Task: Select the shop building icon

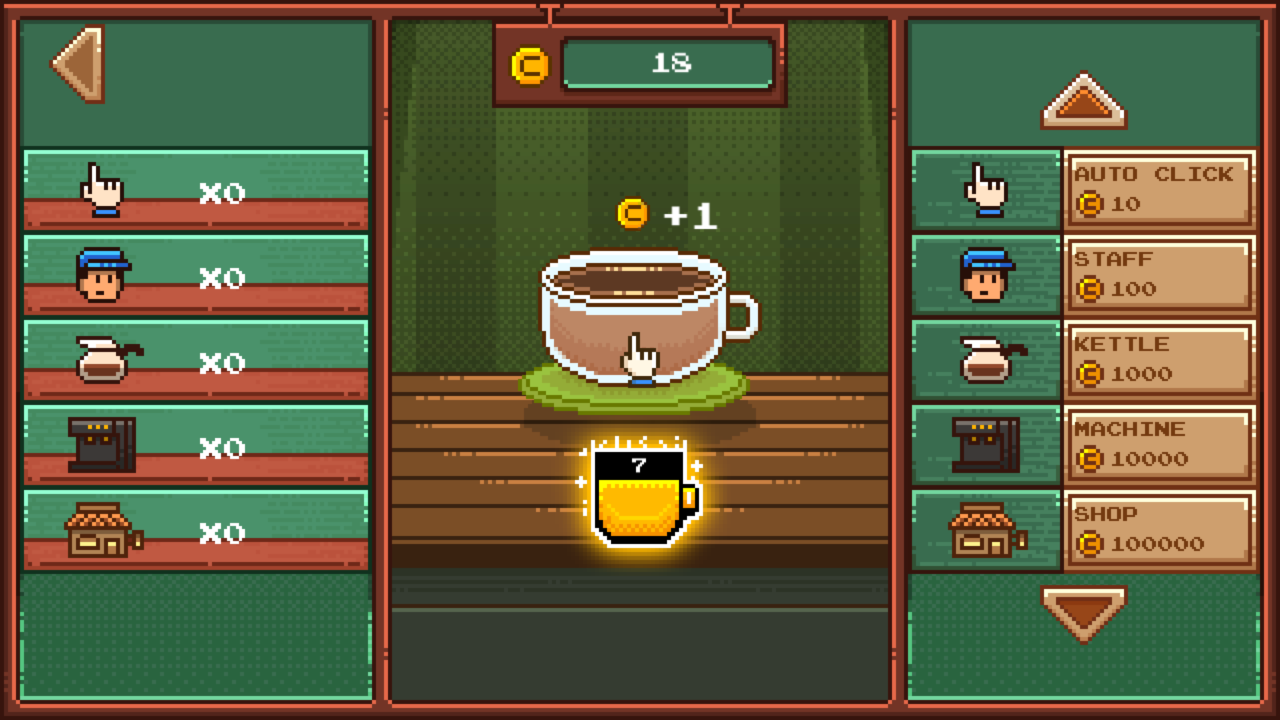Action: [985, 531]
